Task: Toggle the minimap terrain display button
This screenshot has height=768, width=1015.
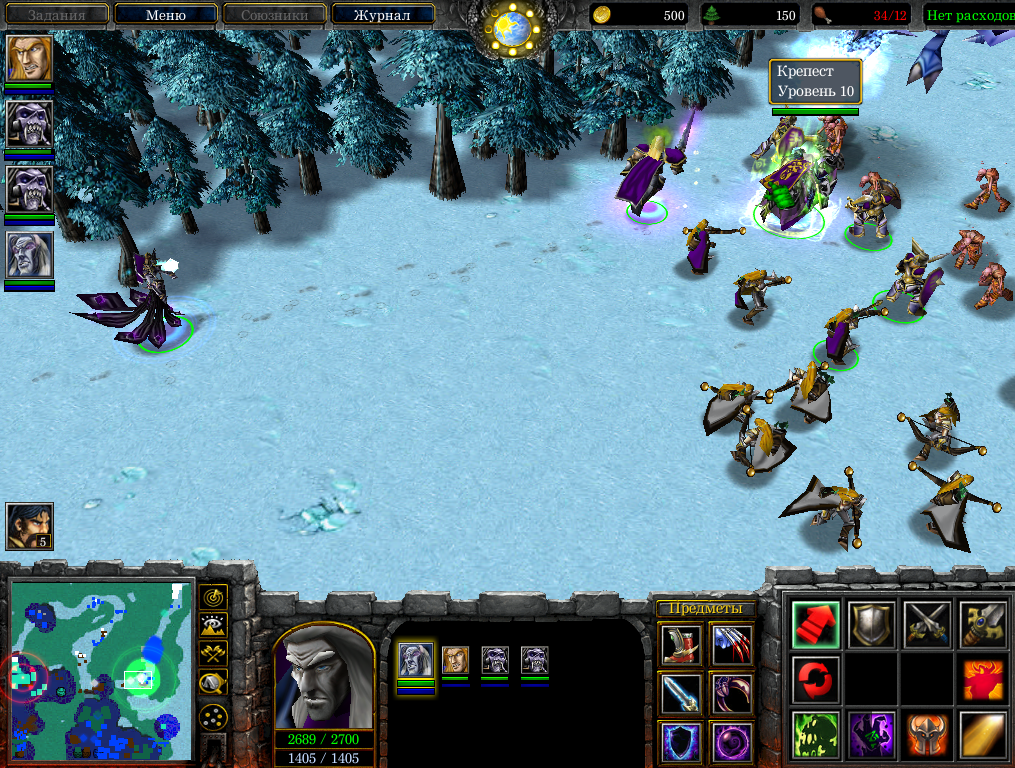Action: [x=212, y=626]
